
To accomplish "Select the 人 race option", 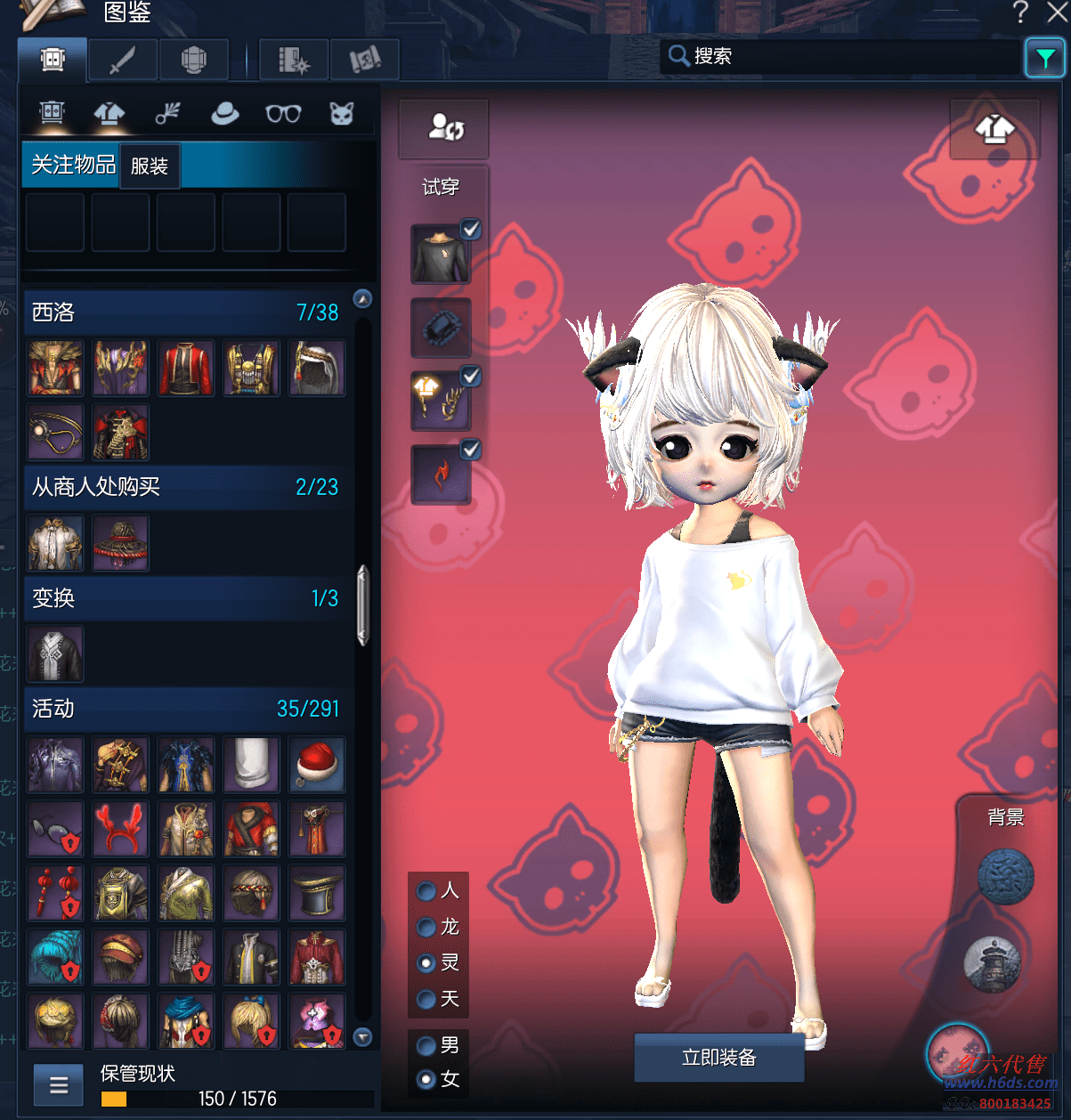I will [x=427, y=891].
